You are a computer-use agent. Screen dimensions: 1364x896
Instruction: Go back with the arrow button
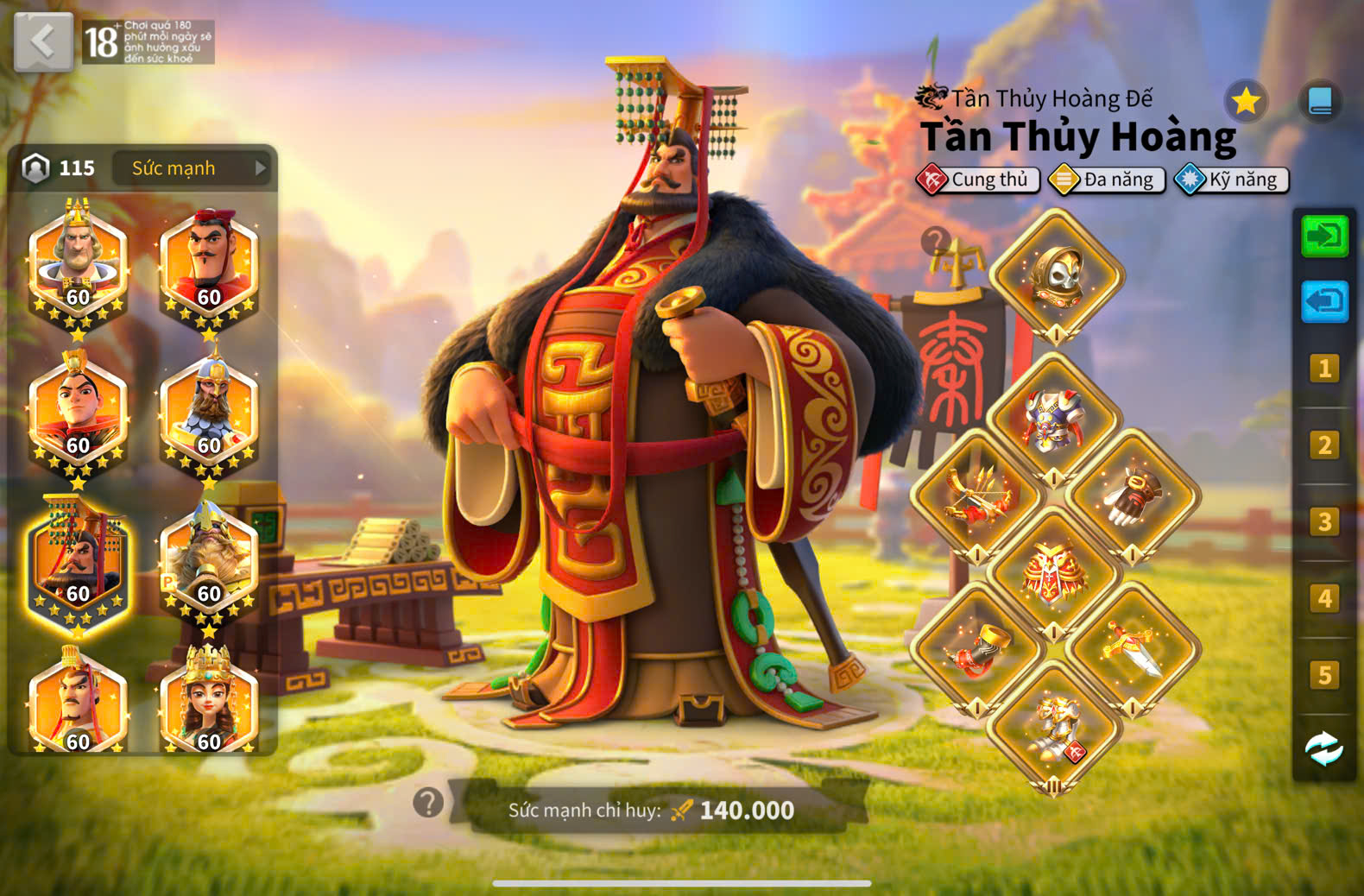click(x=43, y=41)
